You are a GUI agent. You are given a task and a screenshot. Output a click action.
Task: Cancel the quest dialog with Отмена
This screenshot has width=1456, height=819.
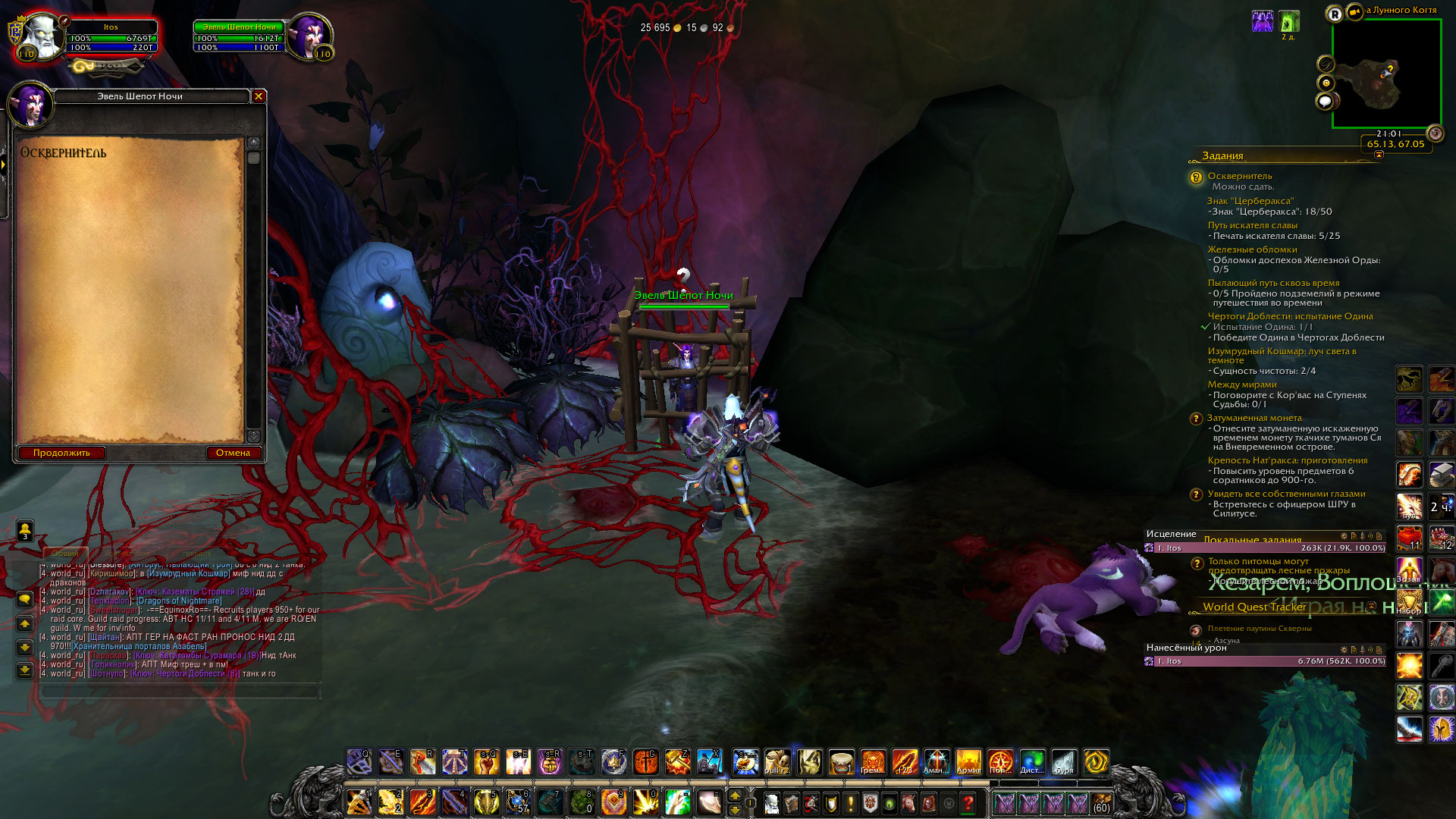(x=233, y=453)
